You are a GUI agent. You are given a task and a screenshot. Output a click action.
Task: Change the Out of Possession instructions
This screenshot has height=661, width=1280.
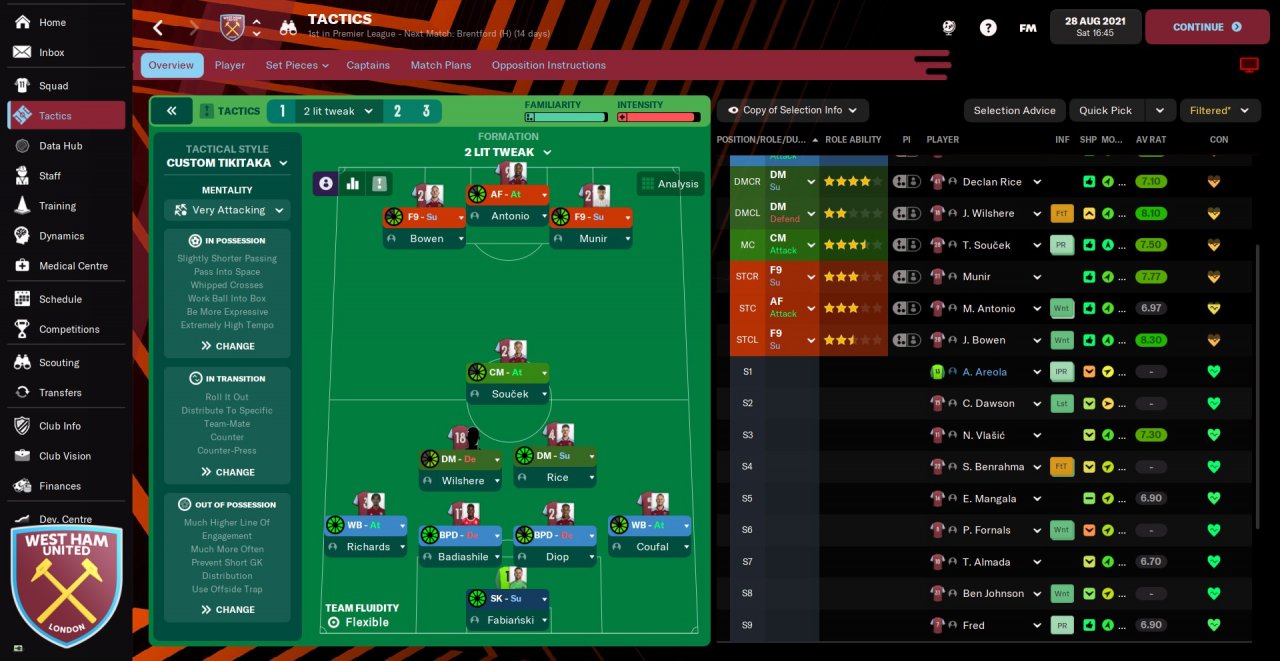(x=227, y=609)
